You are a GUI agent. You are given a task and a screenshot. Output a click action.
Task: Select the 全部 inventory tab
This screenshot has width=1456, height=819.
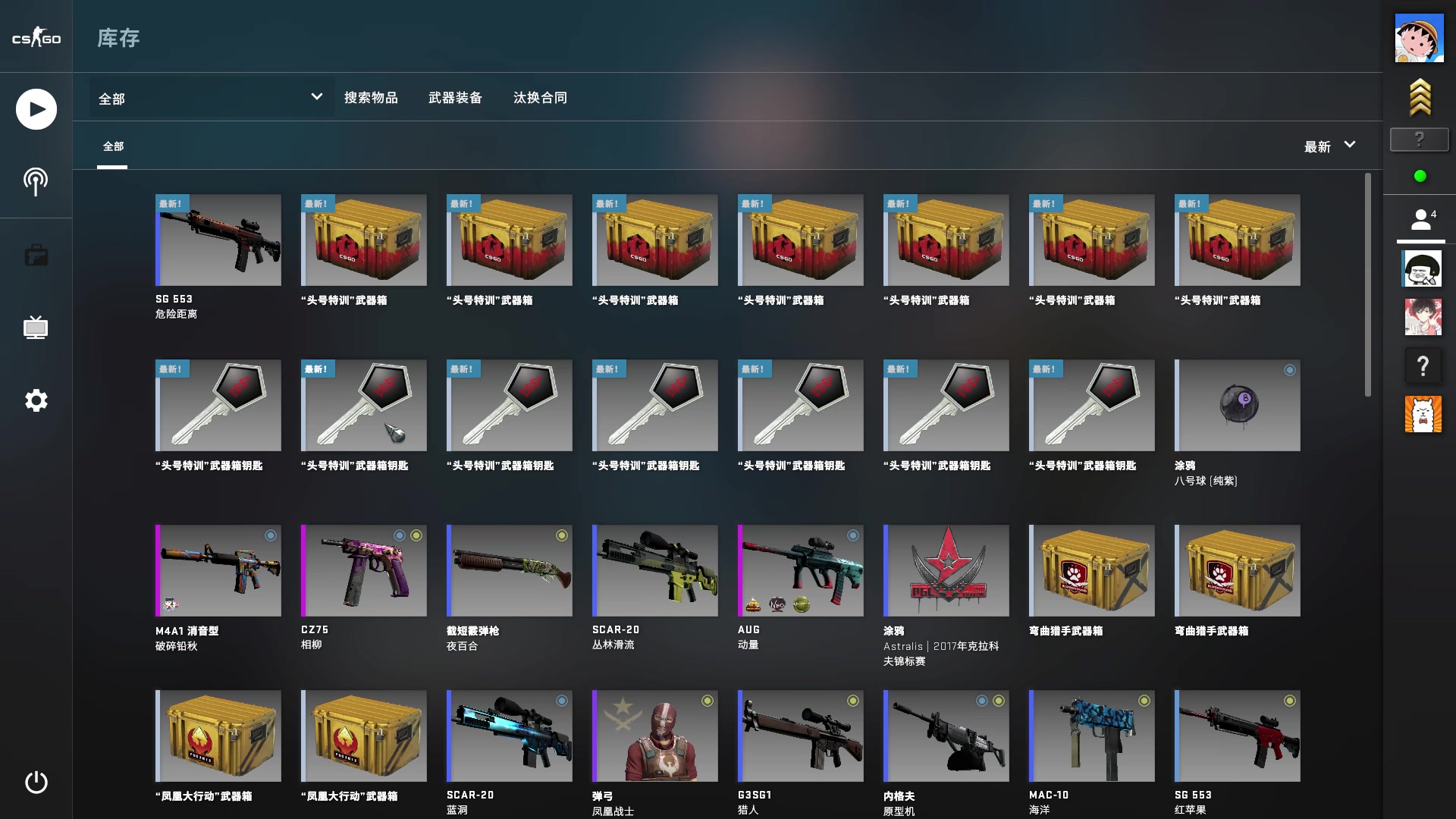(113, 146)
